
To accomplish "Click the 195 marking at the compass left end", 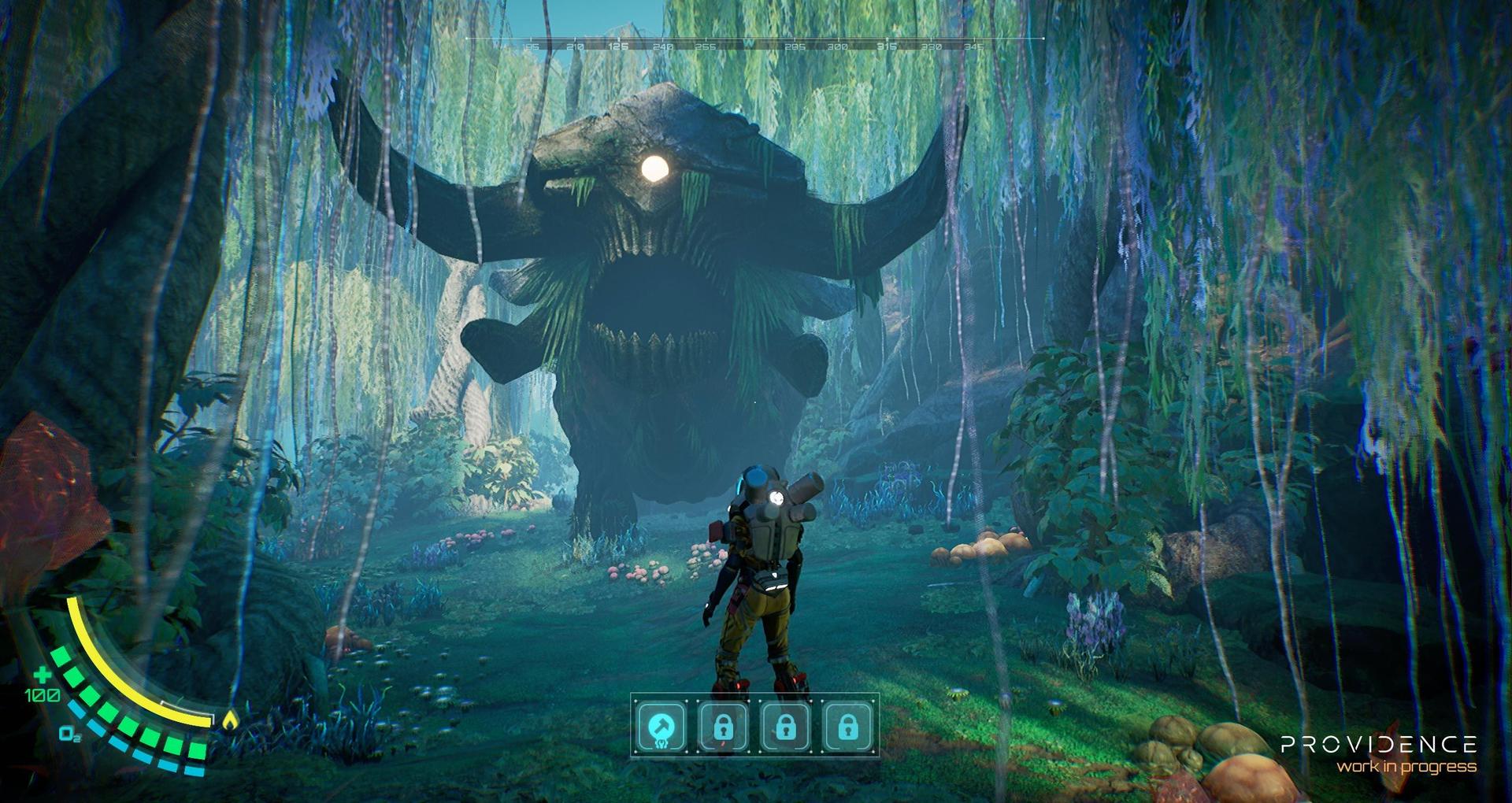I will [532, 46].
